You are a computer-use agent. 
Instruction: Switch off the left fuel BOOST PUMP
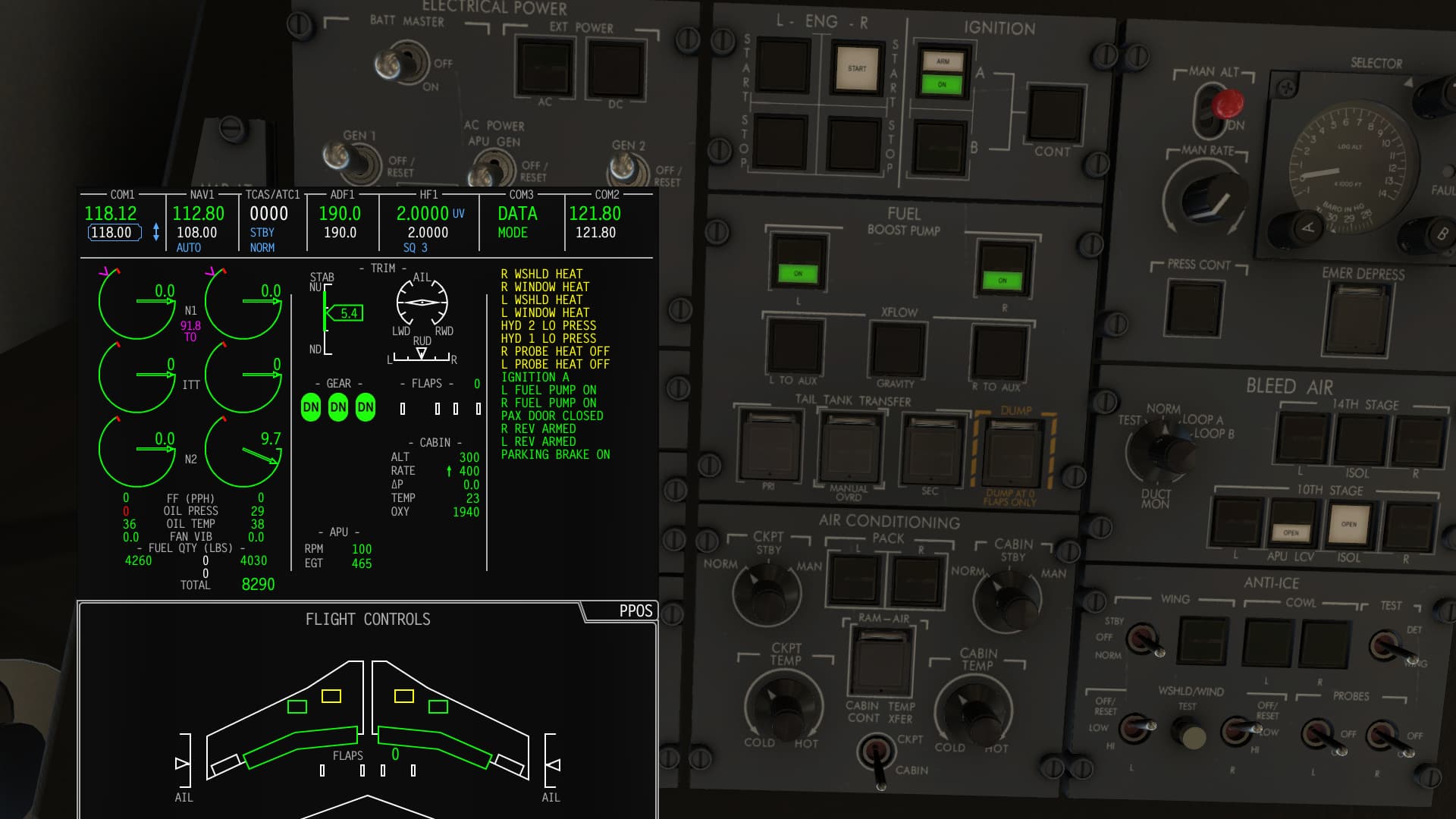(798, 262)
